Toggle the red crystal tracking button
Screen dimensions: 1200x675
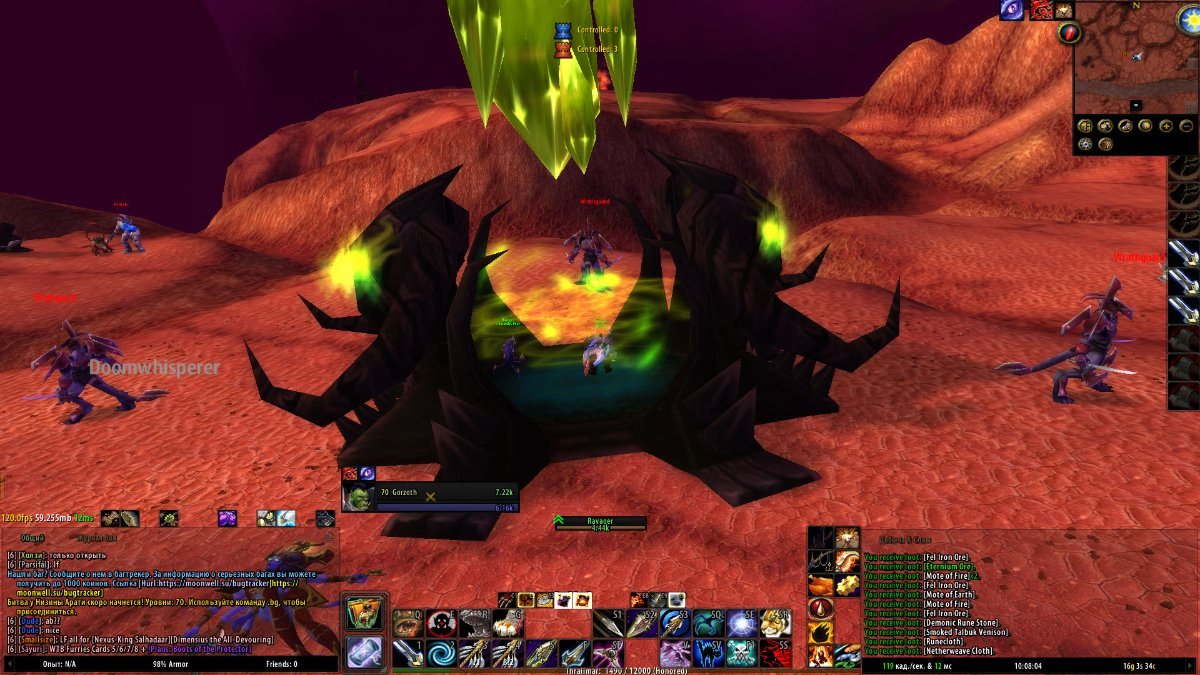(1069, 34)
